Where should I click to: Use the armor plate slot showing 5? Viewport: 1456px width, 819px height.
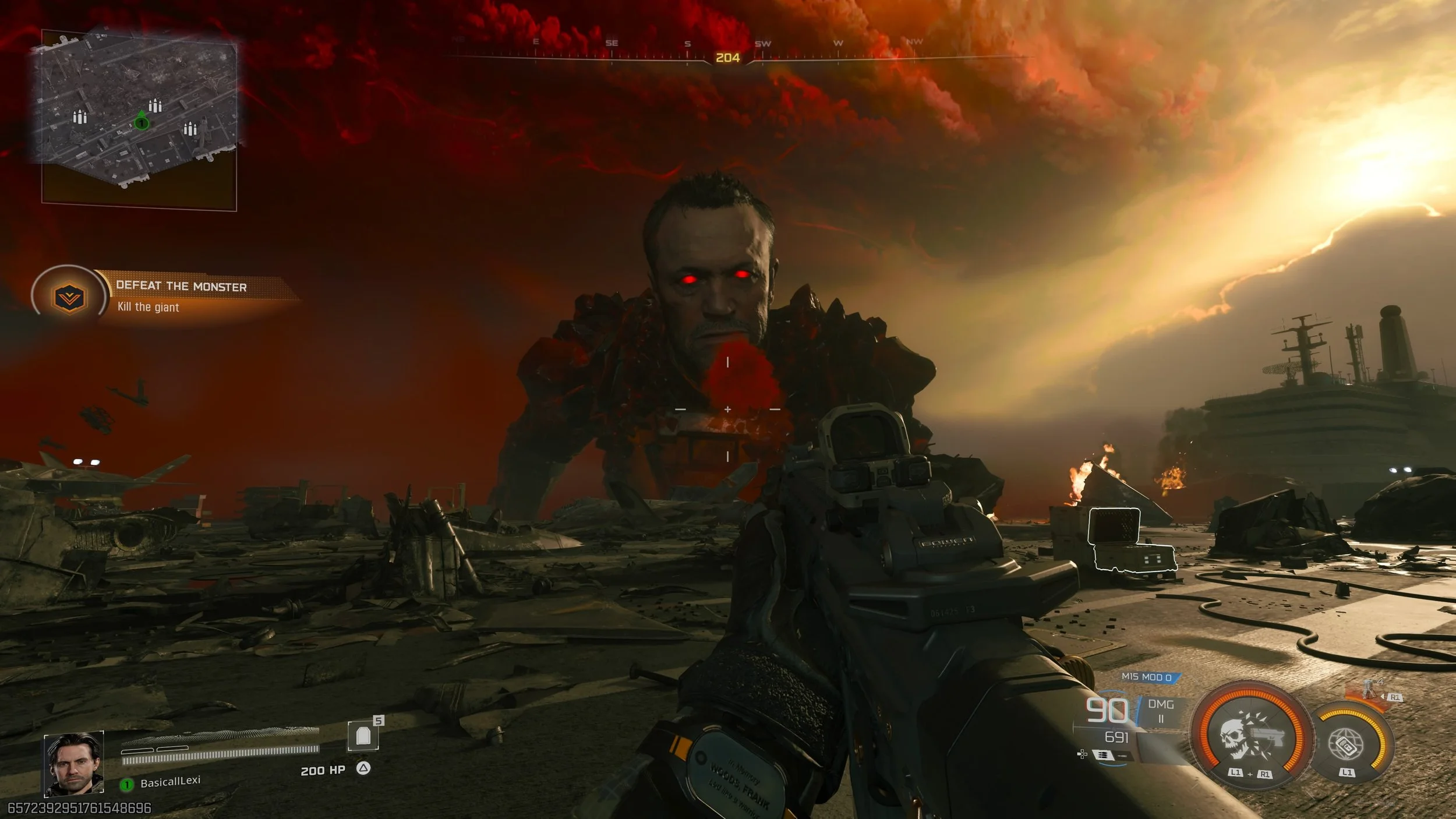click(363, 736)
